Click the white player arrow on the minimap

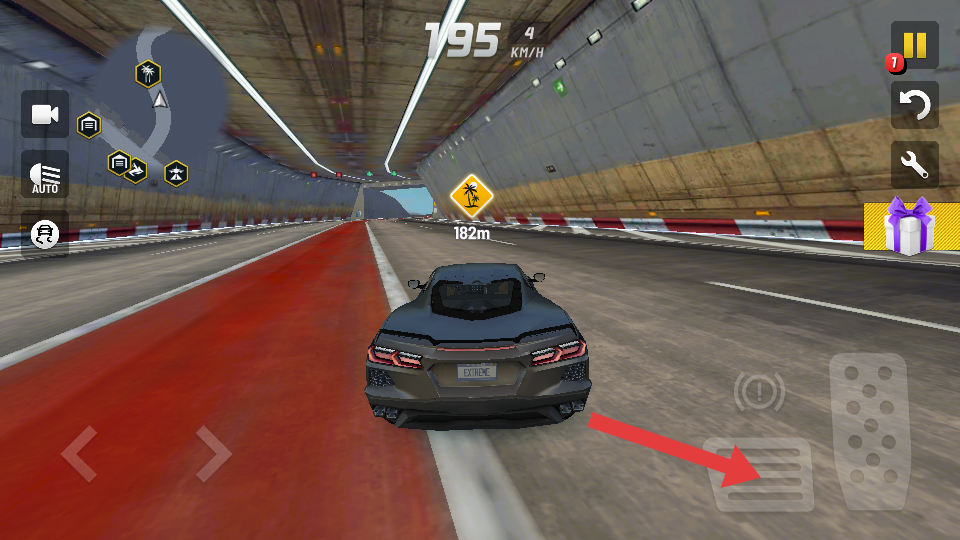158,99
